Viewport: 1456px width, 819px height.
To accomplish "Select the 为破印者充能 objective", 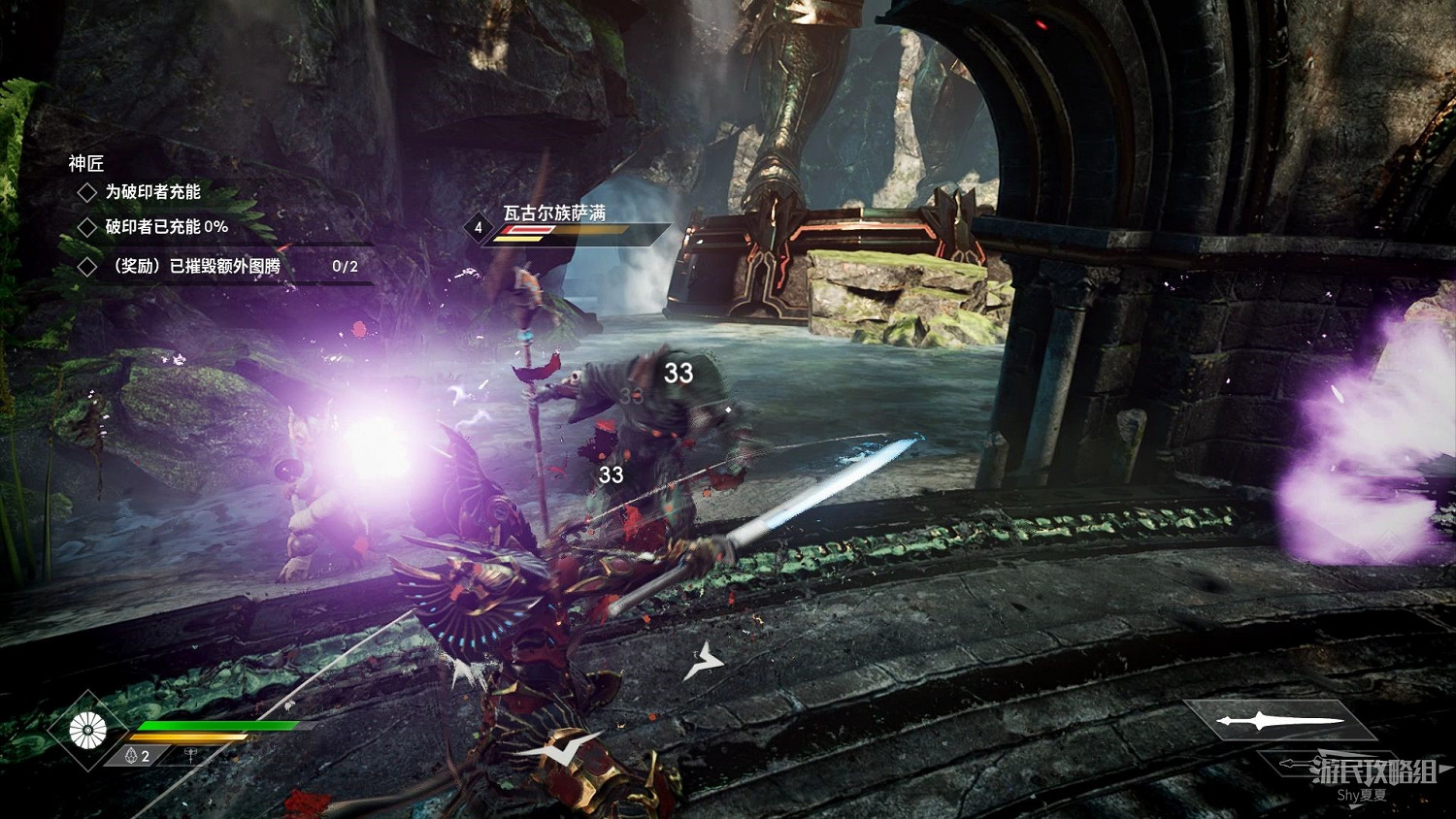I will [152, 192].
